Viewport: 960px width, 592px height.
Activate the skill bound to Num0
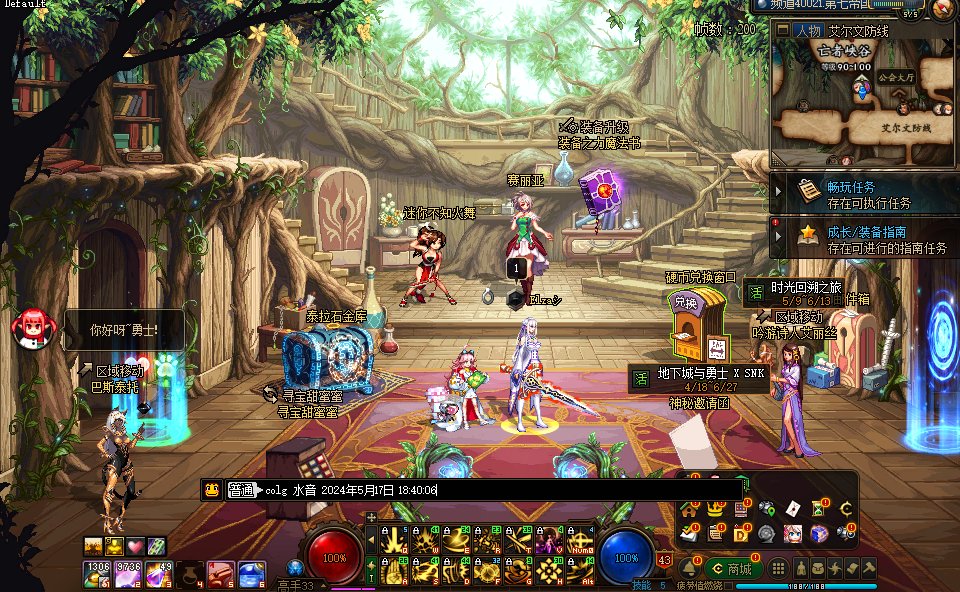pos(580,541)
